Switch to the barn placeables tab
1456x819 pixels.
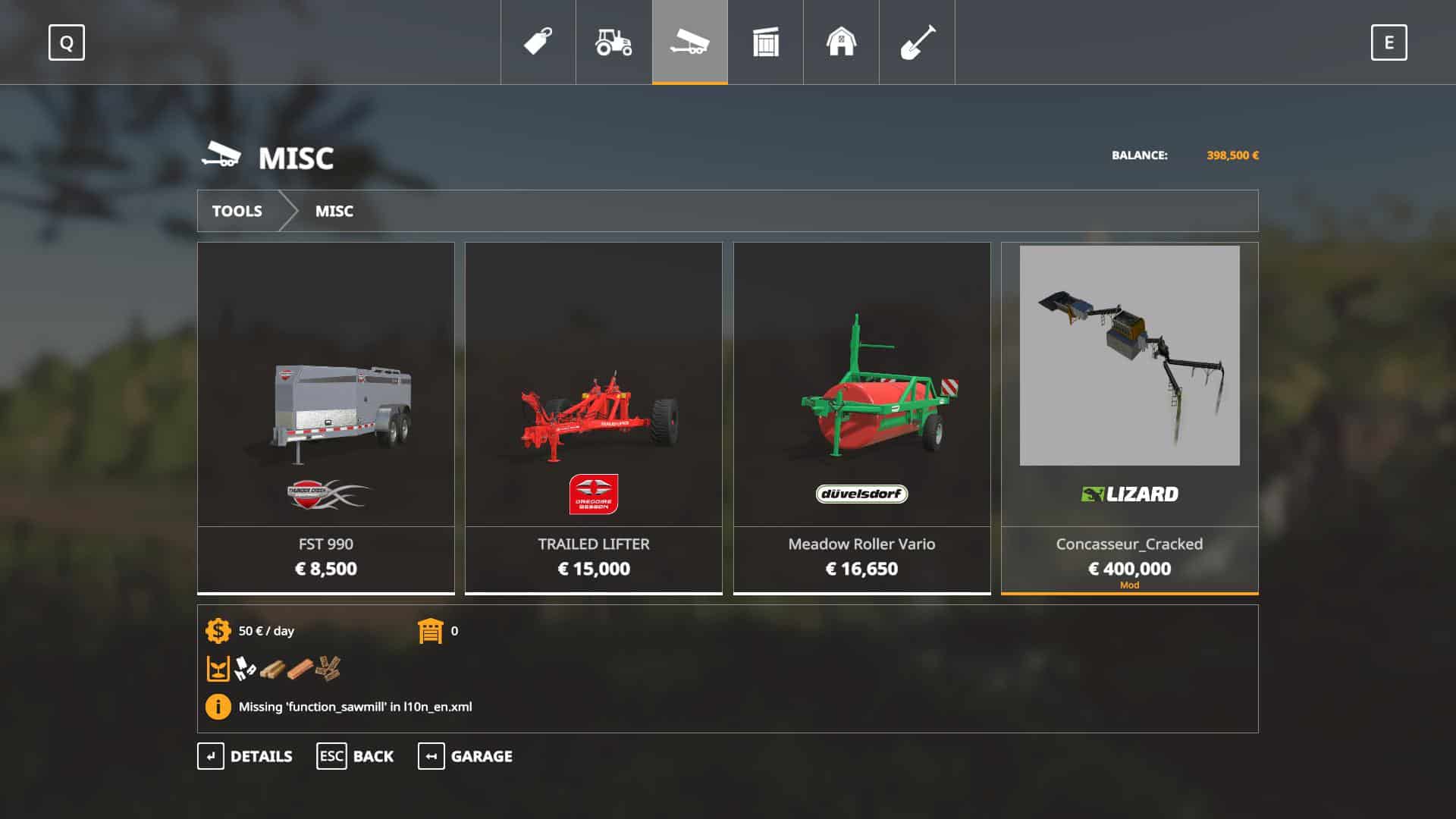click(x=841, y=42)
